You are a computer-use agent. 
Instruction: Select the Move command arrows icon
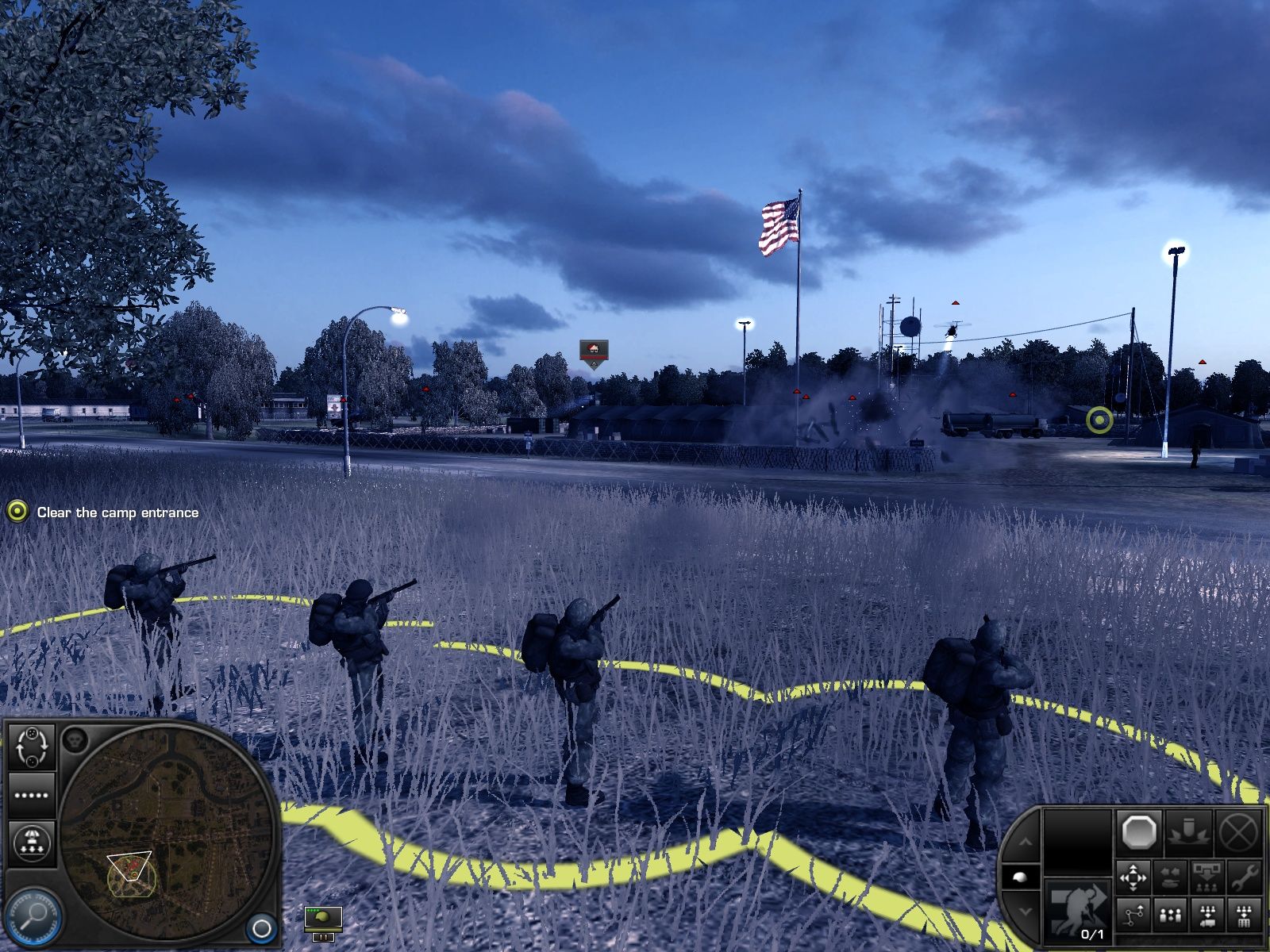pyautogui.click(x=1133, y=877)
